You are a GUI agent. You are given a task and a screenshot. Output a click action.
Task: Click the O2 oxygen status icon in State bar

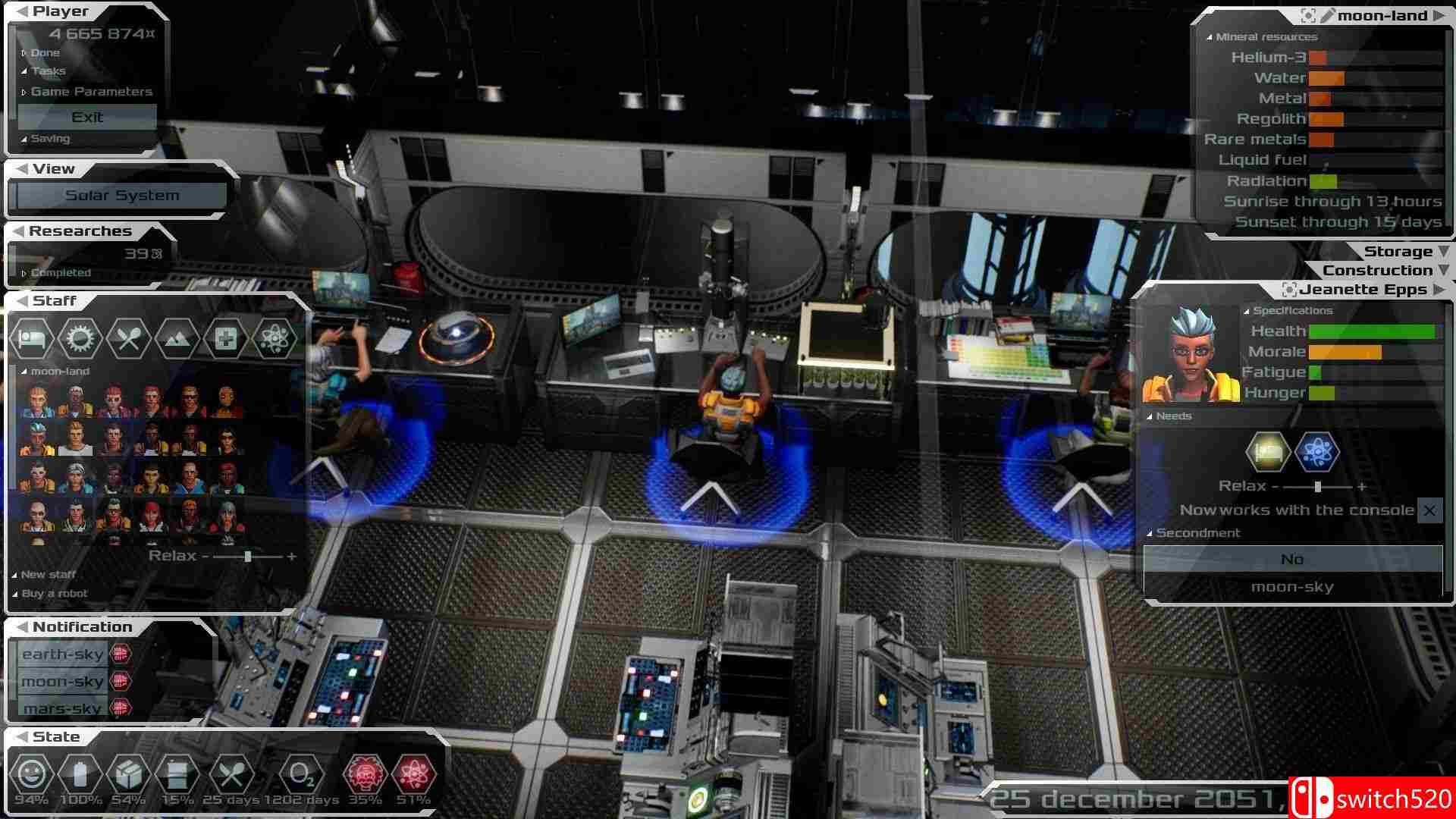click(303, 775)
